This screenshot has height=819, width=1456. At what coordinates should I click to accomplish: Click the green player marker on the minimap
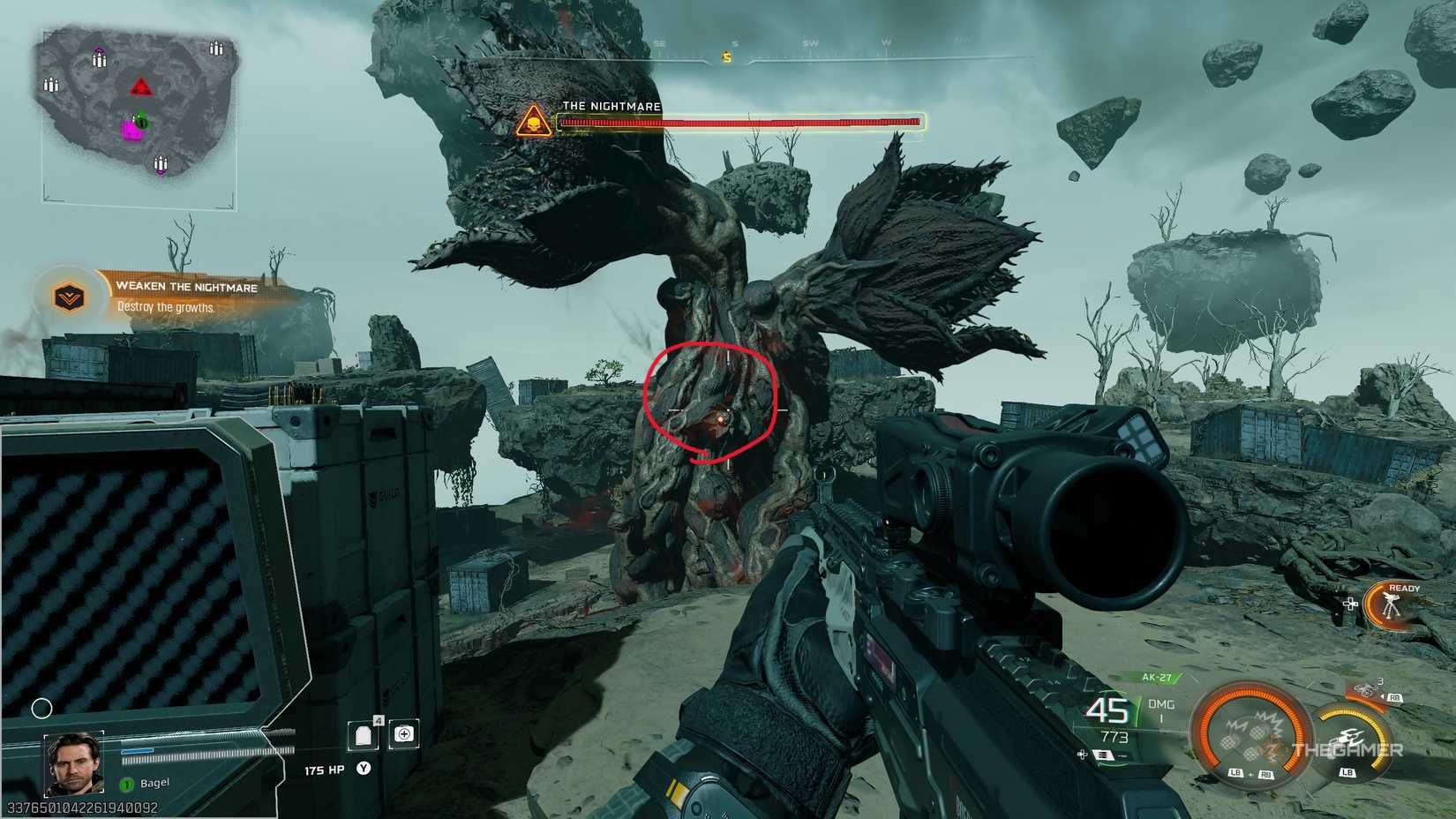[141, 120]
